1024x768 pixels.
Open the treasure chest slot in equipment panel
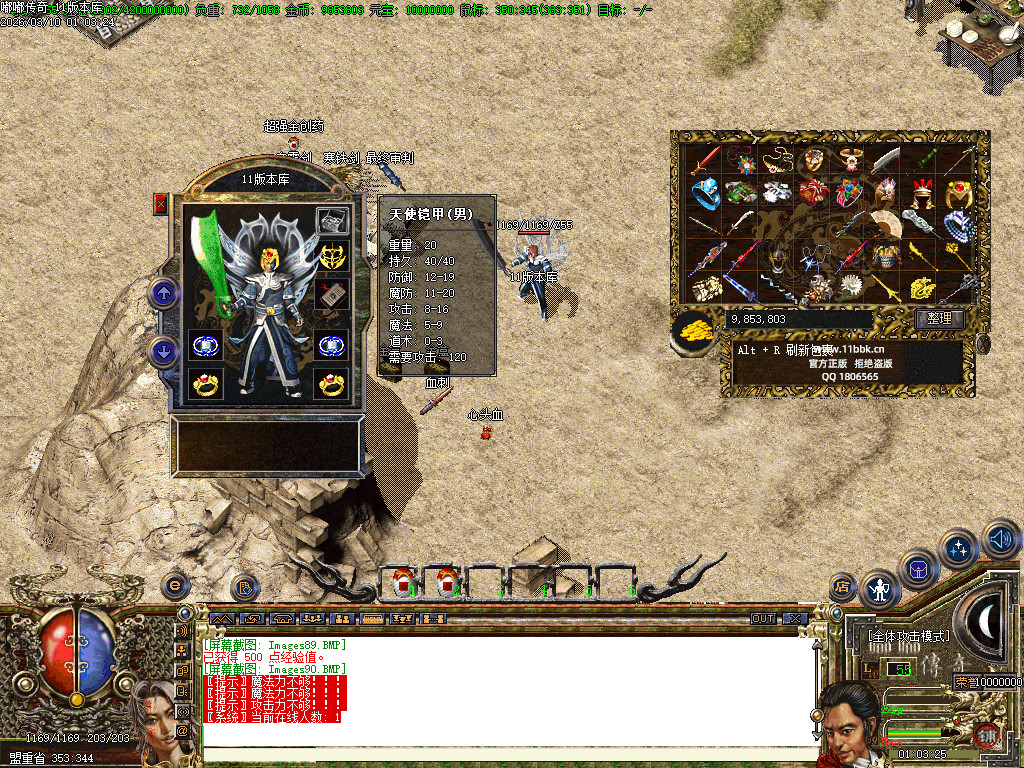(332, 221)
